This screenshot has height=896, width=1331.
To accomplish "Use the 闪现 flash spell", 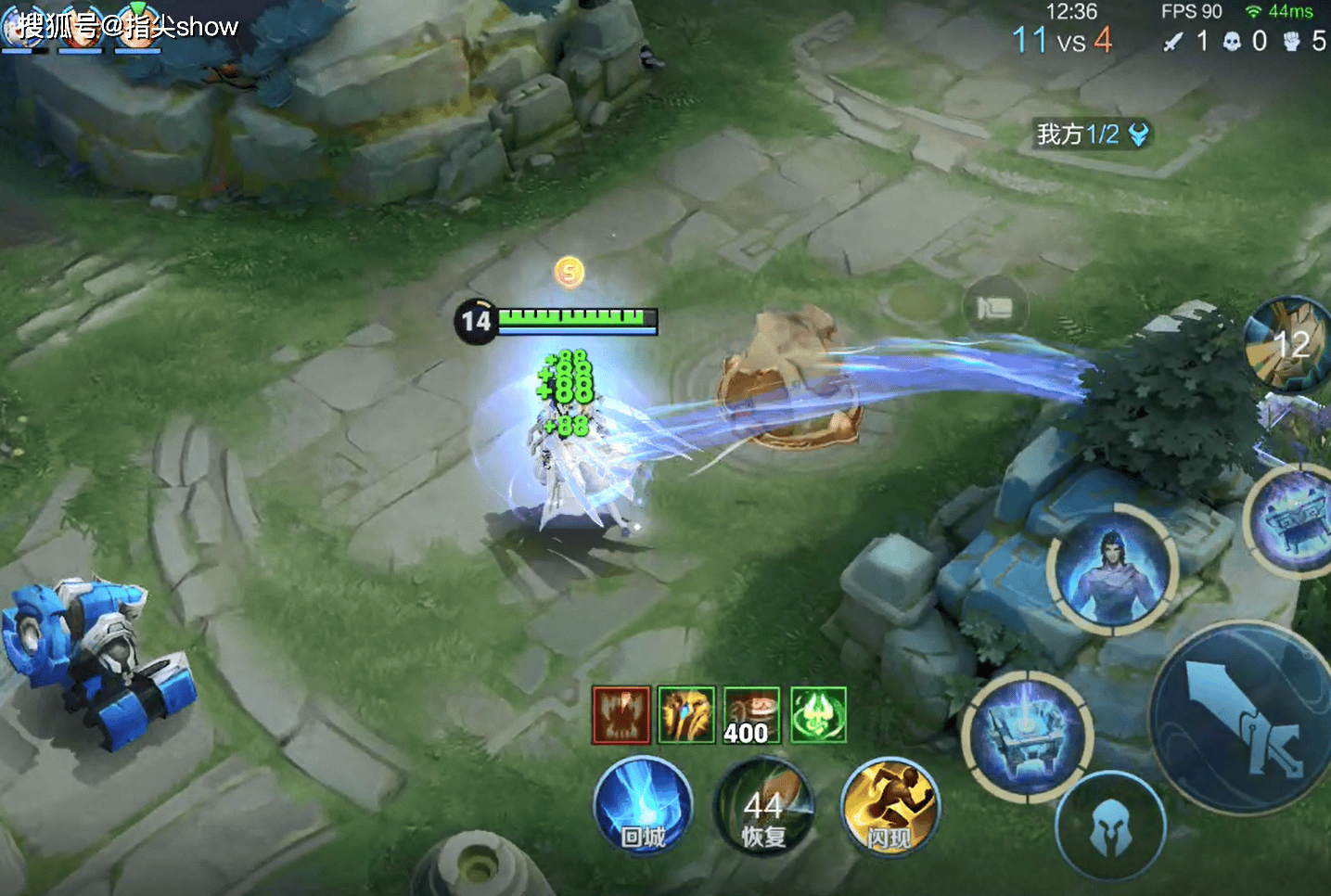I will tap(889, 806).
